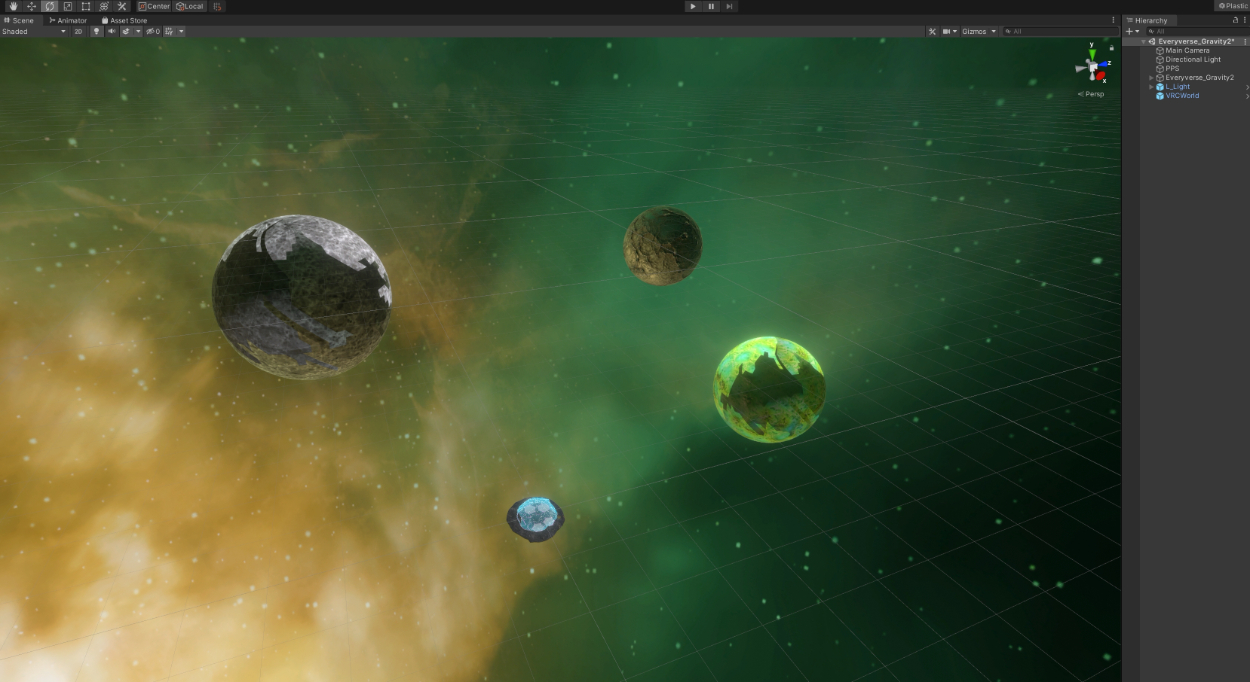Toggle 2D view mode
1250x682 pixels.
pos(78,31)
